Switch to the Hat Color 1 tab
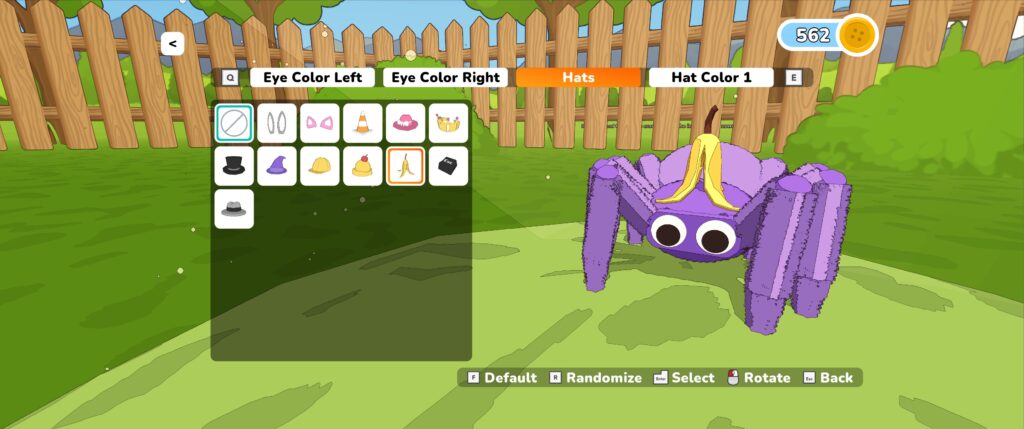Image resolution: width=1024 pixels, height=429 pixels. click(711, 77)
